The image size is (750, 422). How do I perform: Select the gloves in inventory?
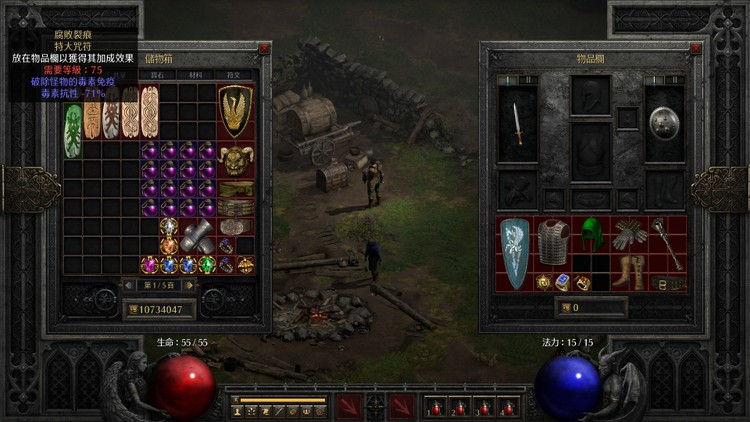(x=629, y=234)
